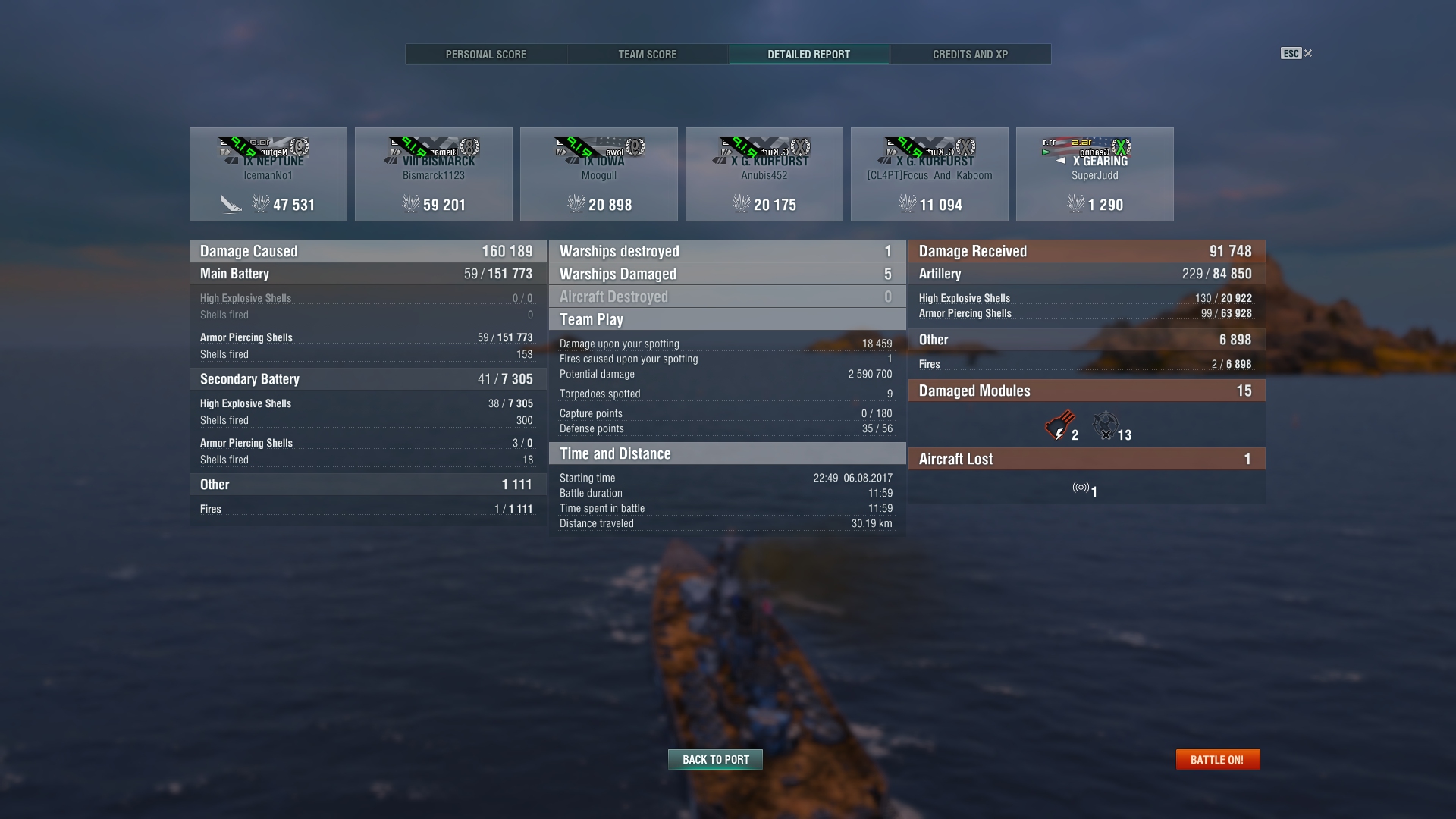
Task: Select Bismarck1123's Bismarck damage card
Action: click(x=434, y=174)
